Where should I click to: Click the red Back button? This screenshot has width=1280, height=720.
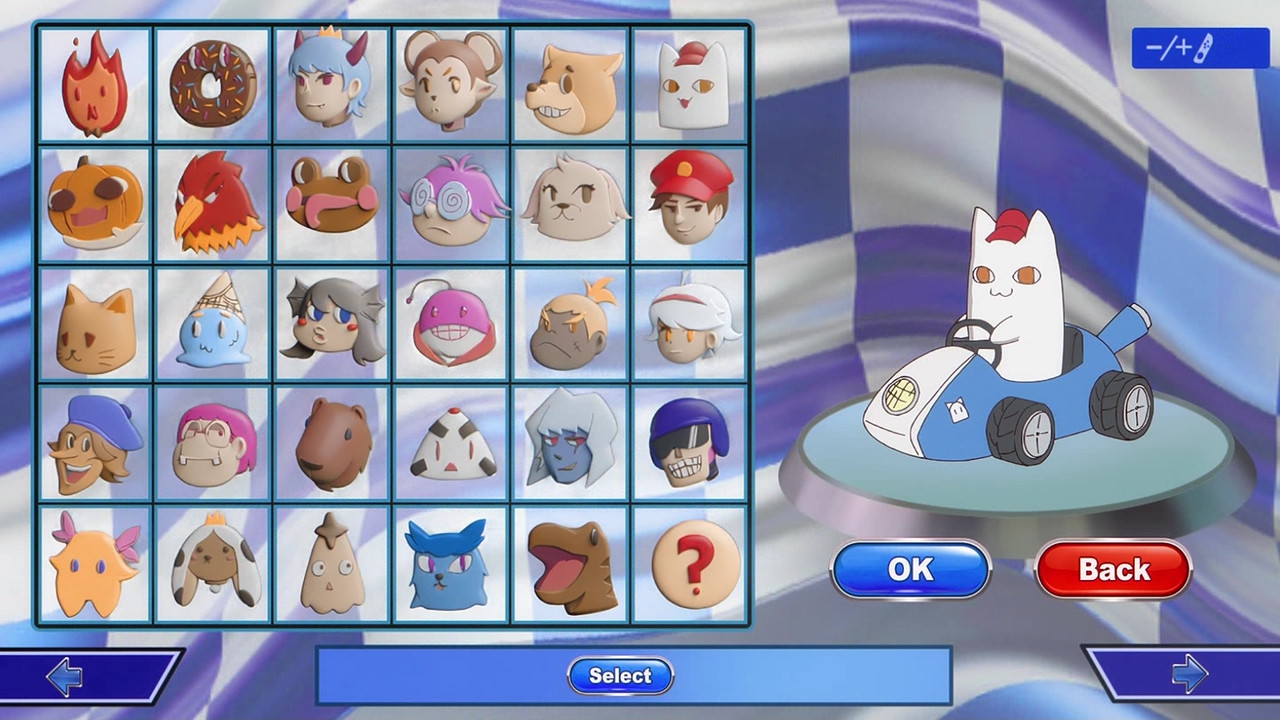(1113, 570)
